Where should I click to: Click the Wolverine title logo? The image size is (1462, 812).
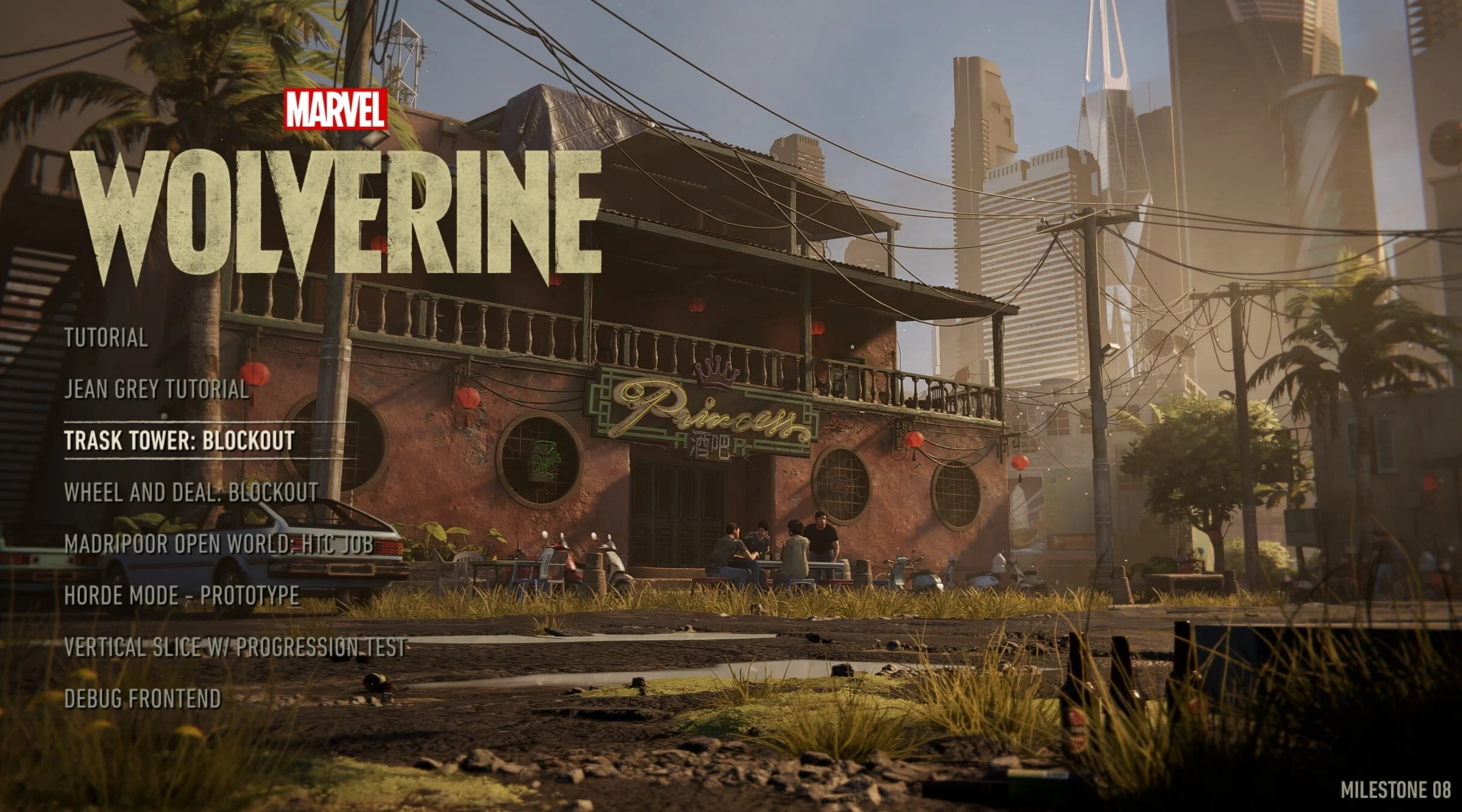point(337,210)
